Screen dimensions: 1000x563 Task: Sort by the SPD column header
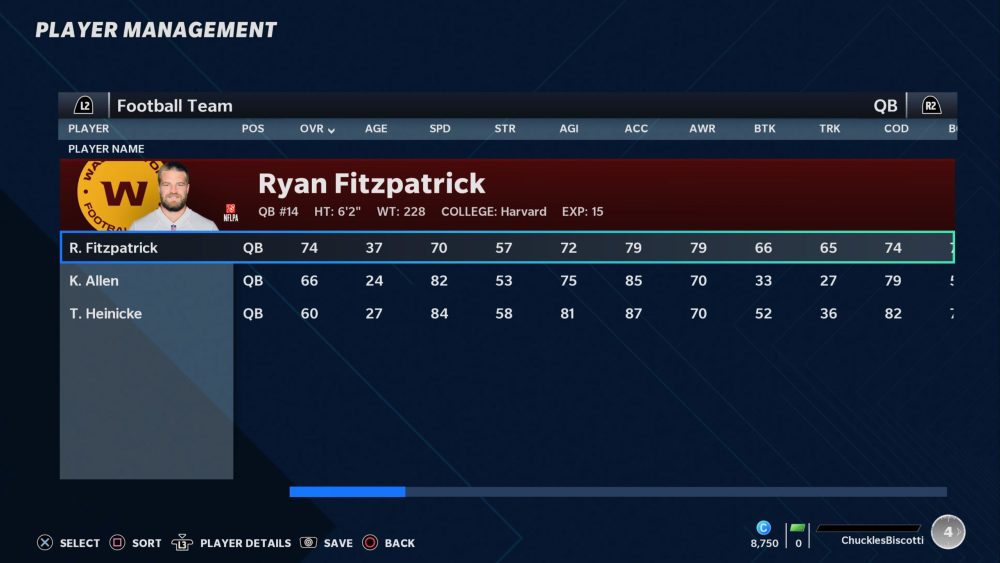440,129
